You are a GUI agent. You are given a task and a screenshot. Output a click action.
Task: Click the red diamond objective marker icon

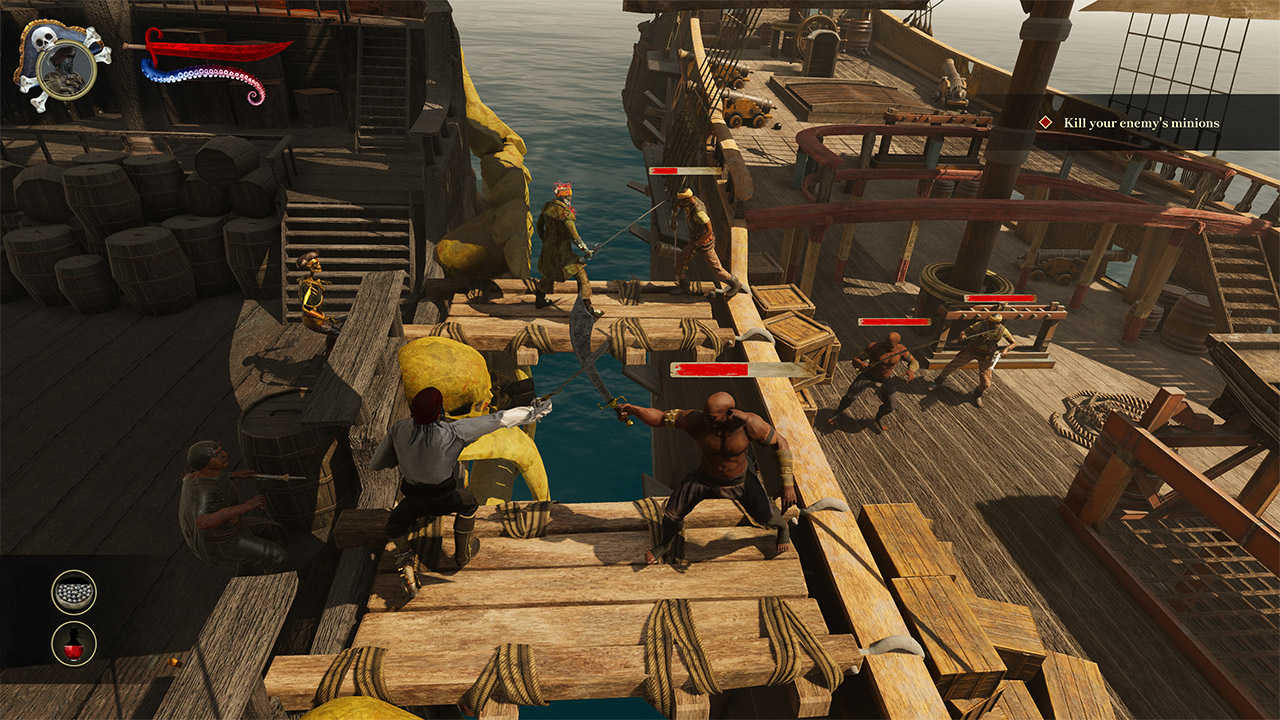[x=1046, y=124]
